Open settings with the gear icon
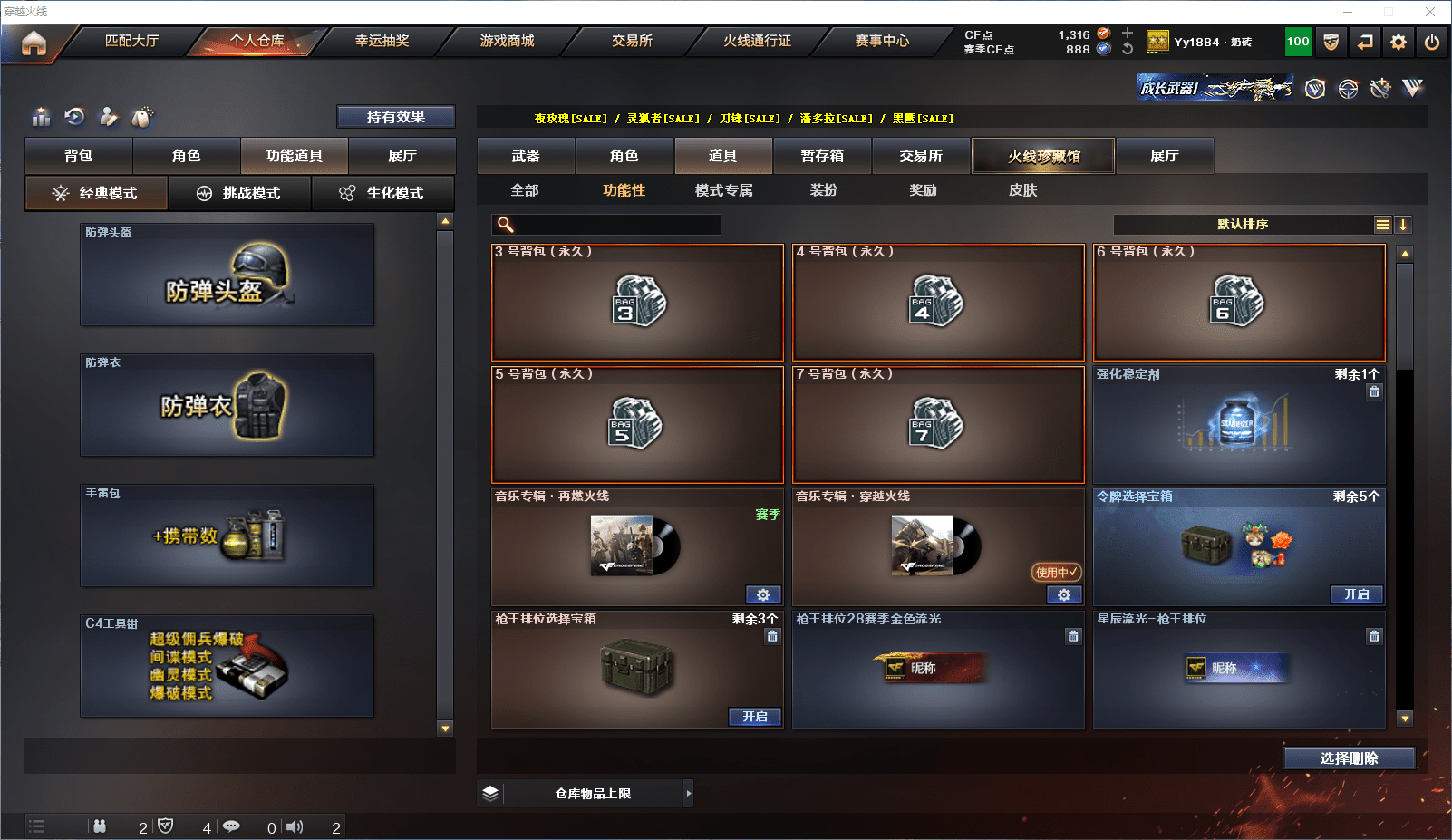This screenshot has height=840, width=1452. [1399, 42]
